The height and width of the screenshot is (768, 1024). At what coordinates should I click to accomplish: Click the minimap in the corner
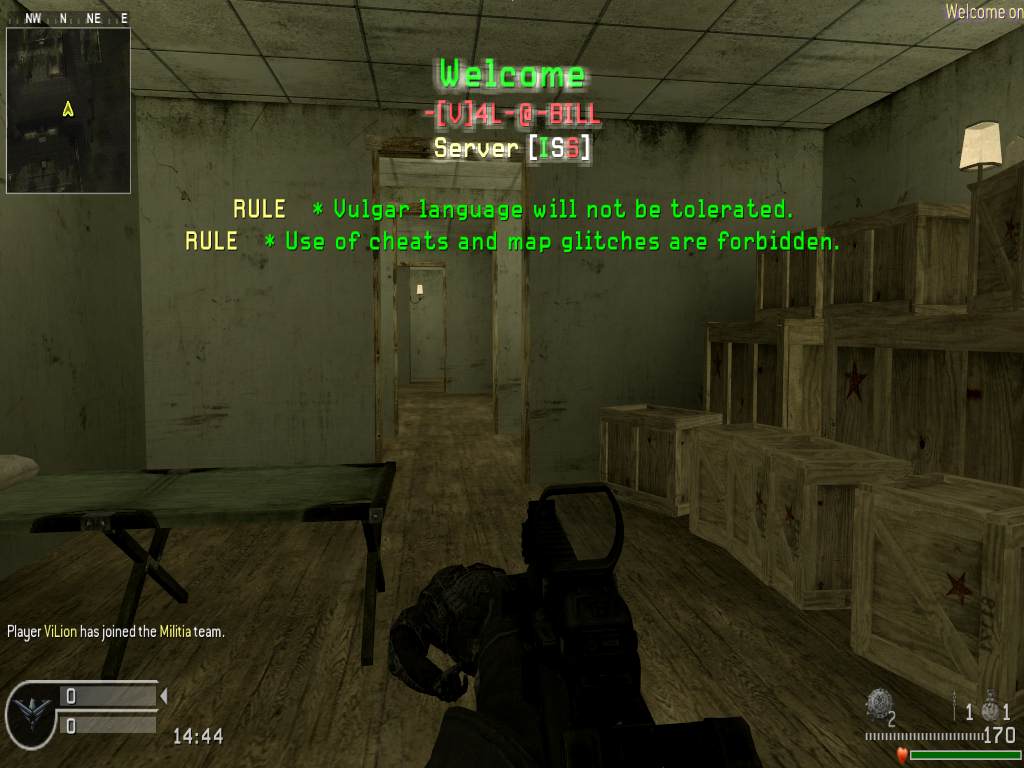68,110
